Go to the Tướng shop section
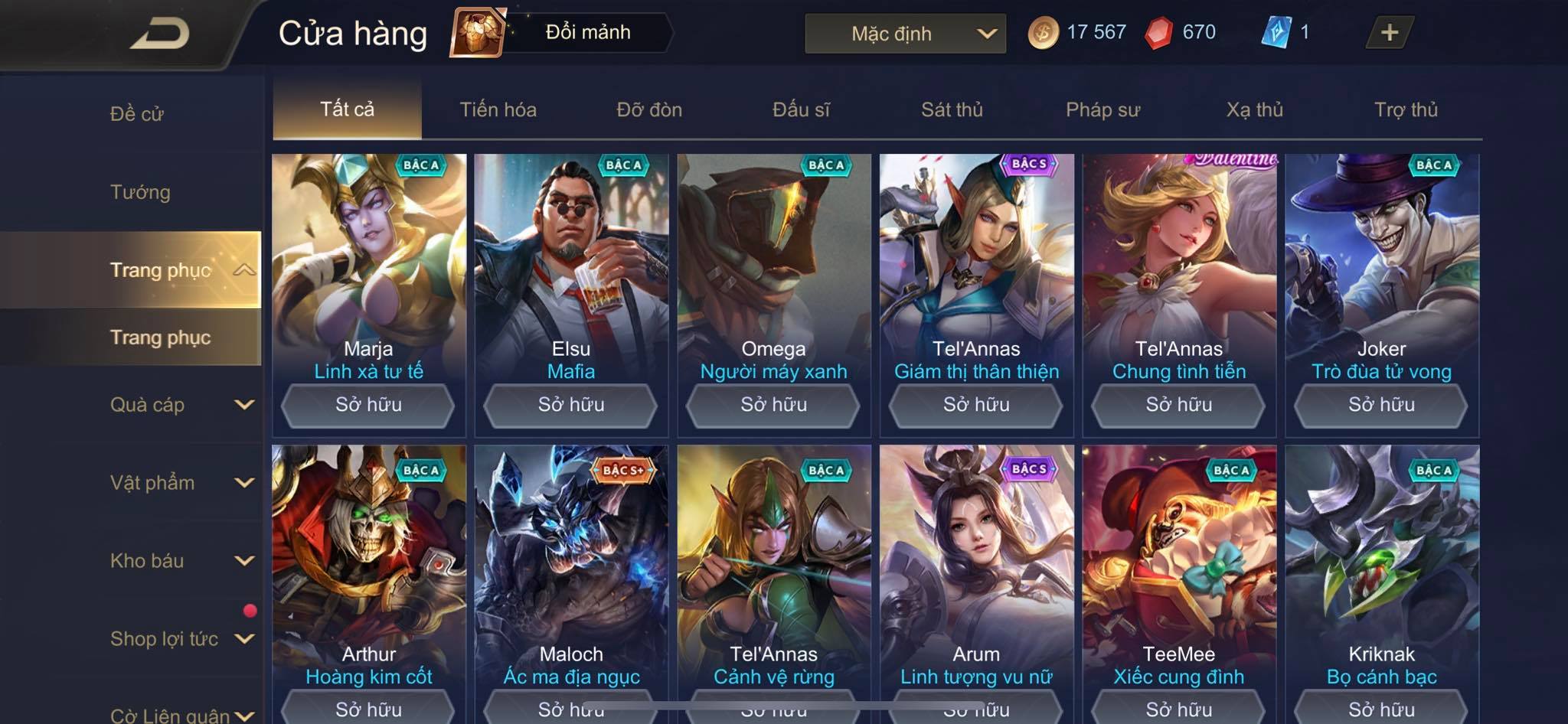Image resolution: width=1568 pixels, height=724 pixels. tap(140, 192)
